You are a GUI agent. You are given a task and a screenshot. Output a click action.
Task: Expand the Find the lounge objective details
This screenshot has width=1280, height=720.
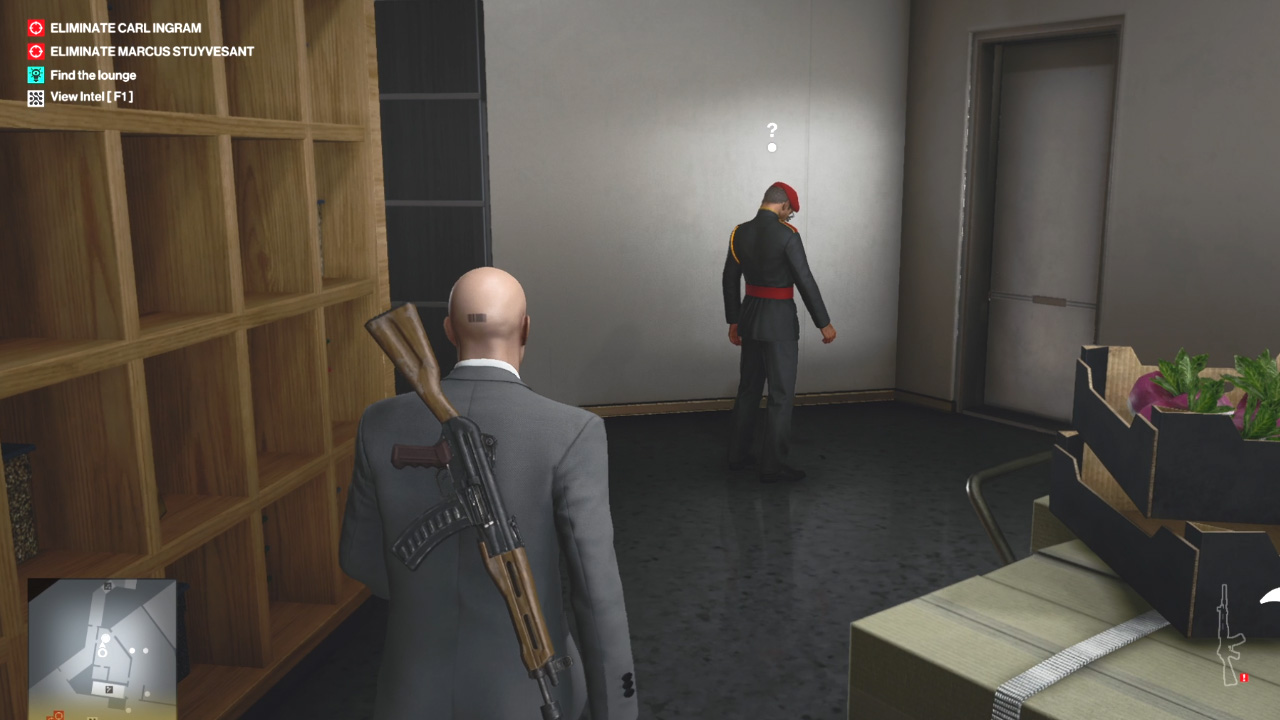click(93, 74)
